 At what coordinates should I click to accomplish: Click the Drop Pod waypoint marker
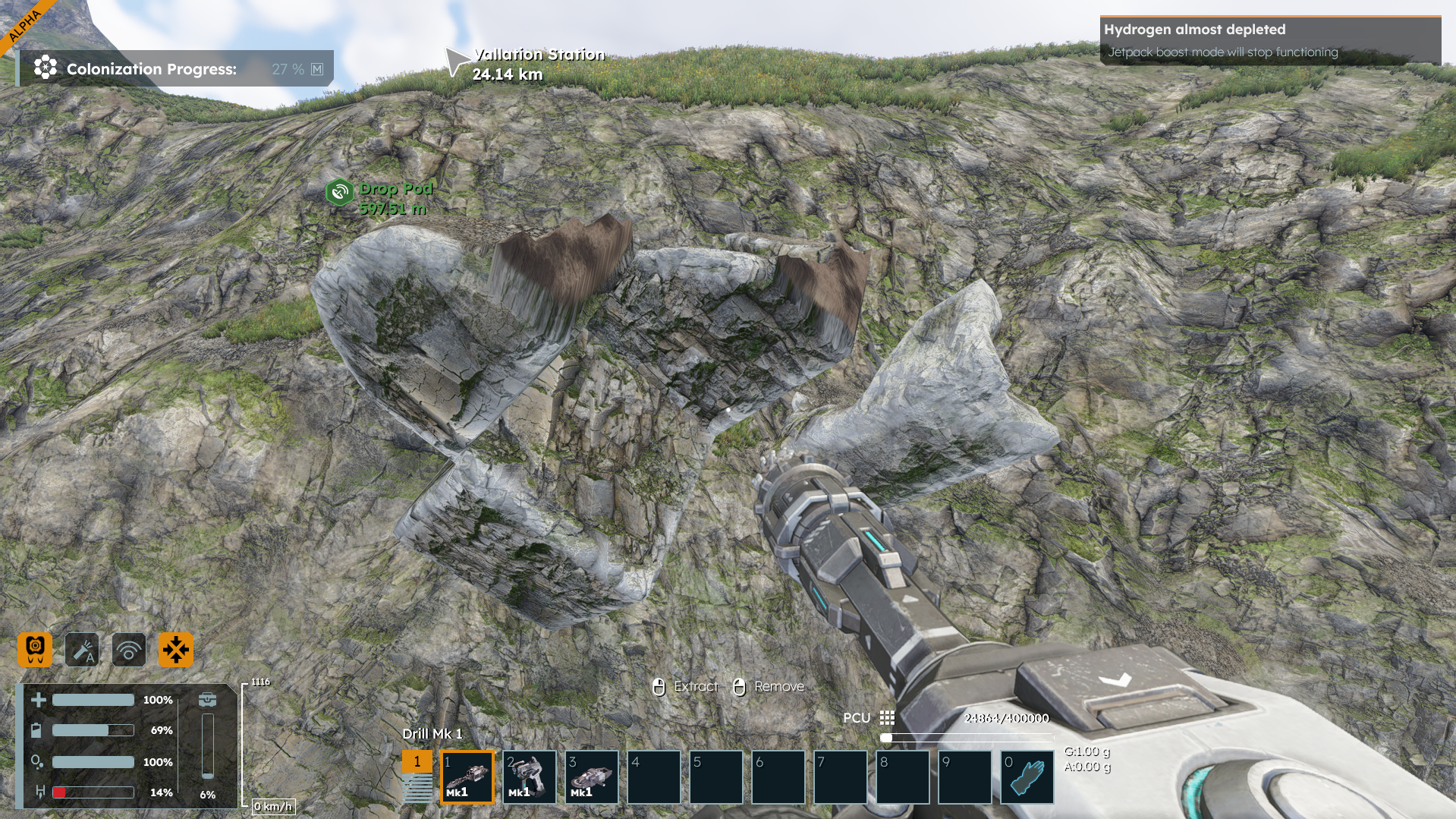340,192
